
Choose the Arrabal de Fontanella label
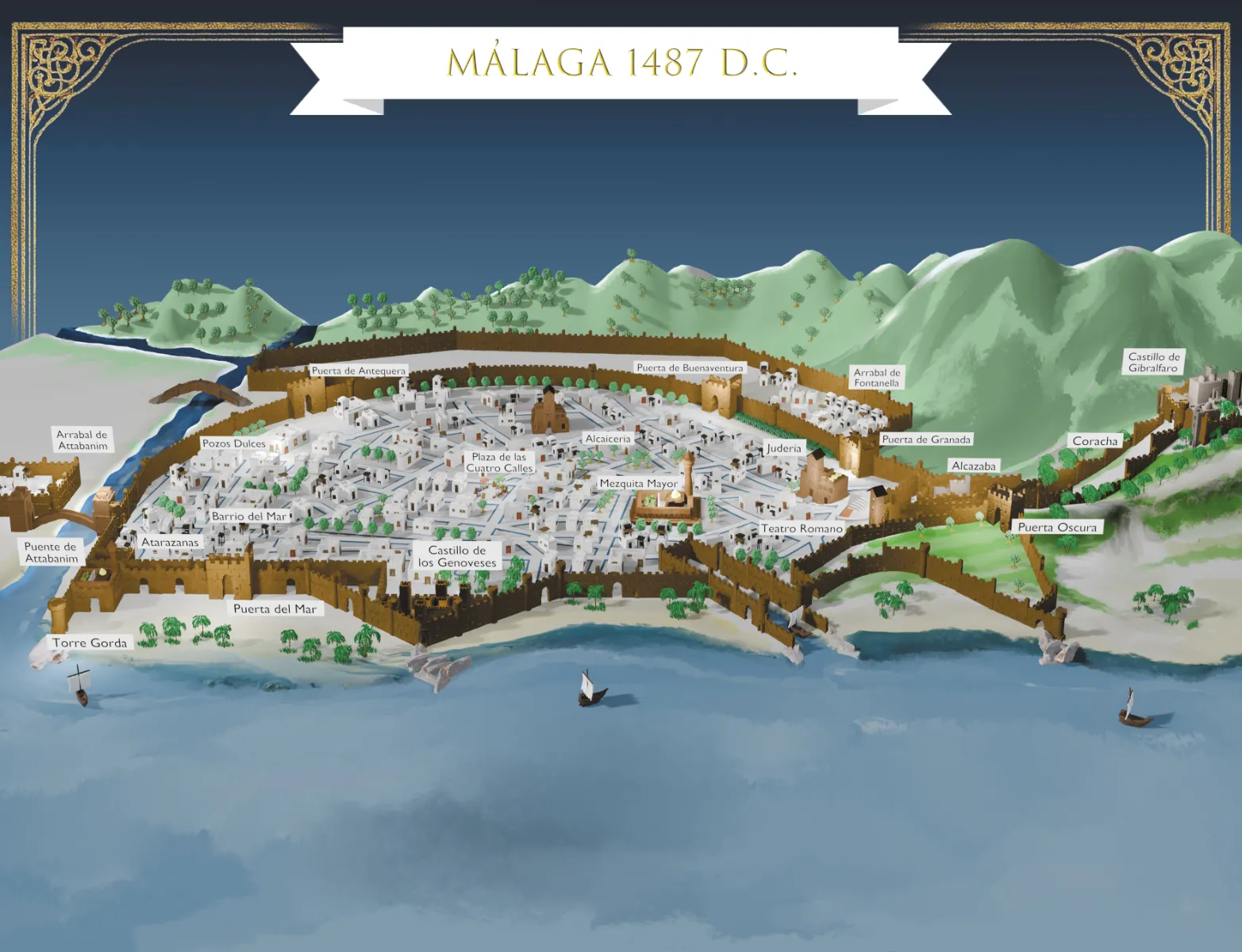tap(876, 378)
